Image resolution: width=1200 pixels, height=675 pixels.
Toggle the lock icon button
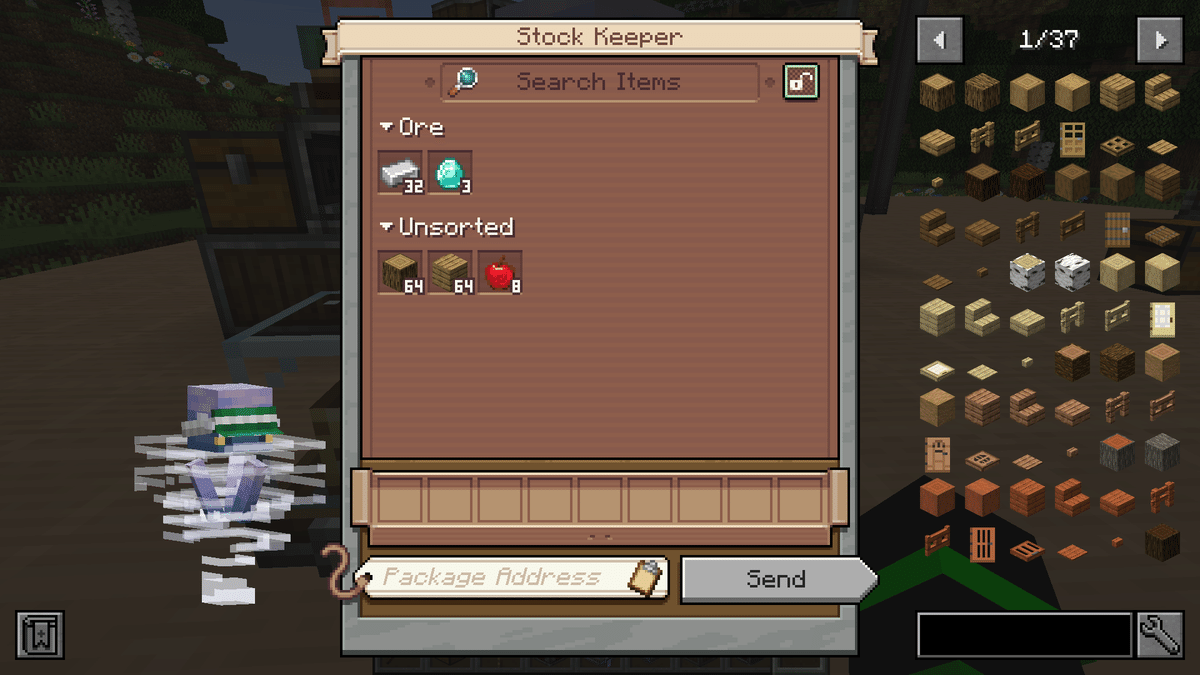coord(801,82)
